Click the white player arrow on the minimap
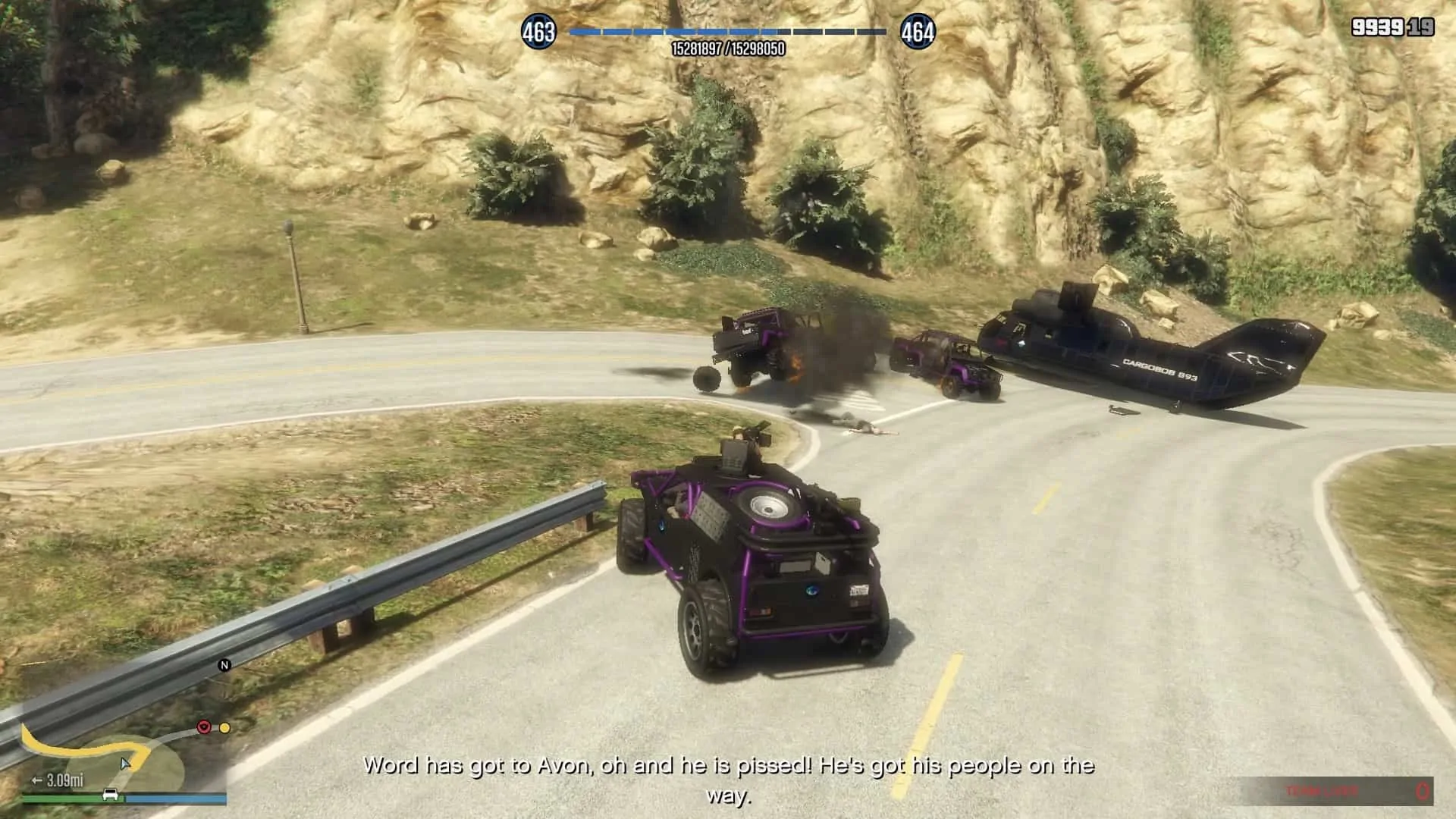1456x819 pixels. click(x=125, y=764)
